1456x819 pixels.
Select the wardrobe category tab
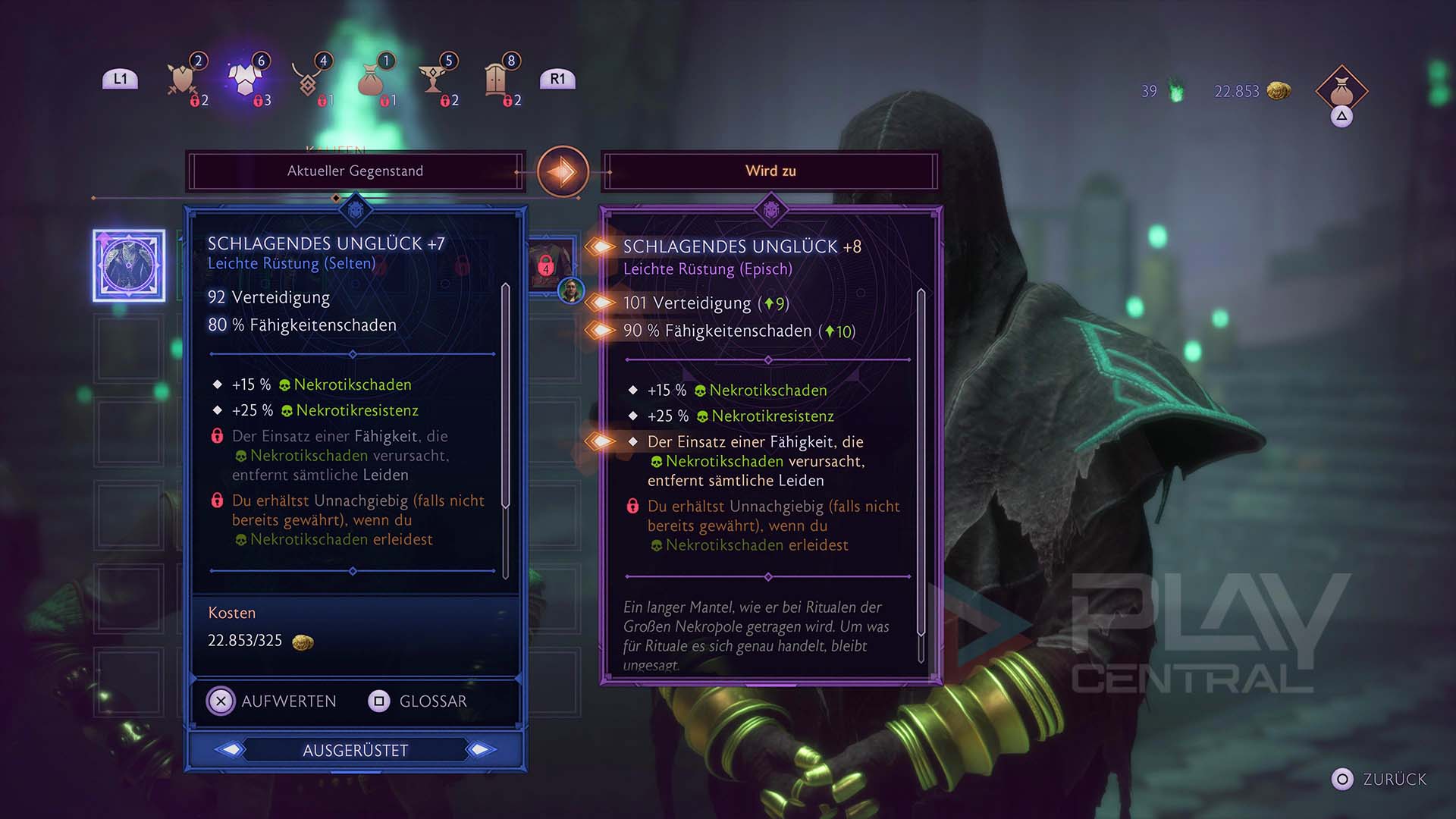coord(496,80)
